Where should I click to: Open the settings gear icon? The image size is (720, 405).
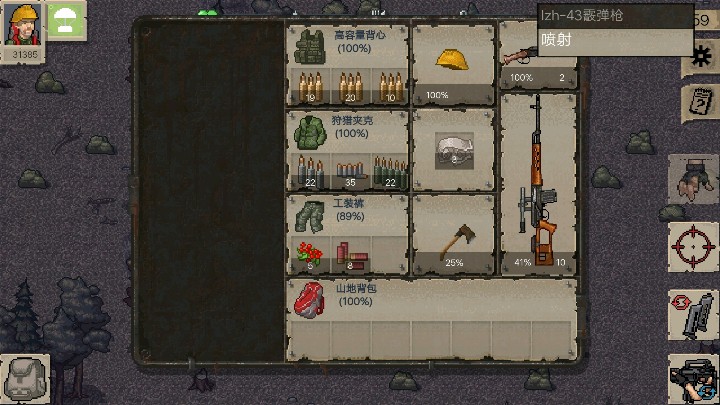696,58
